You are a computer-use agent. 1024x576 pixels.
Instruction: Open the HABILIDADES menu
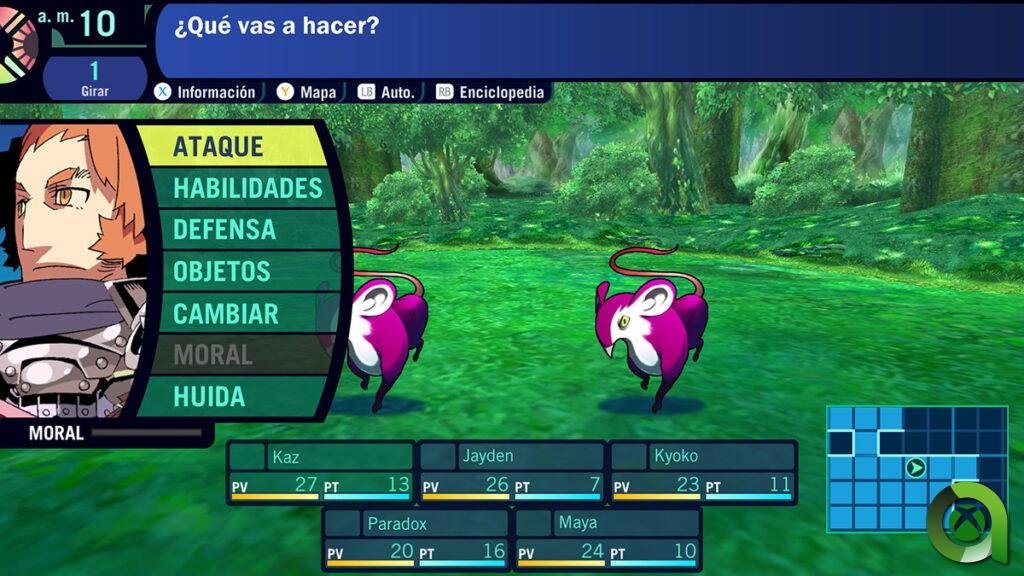pyautogui.click(x=247, y=188)
